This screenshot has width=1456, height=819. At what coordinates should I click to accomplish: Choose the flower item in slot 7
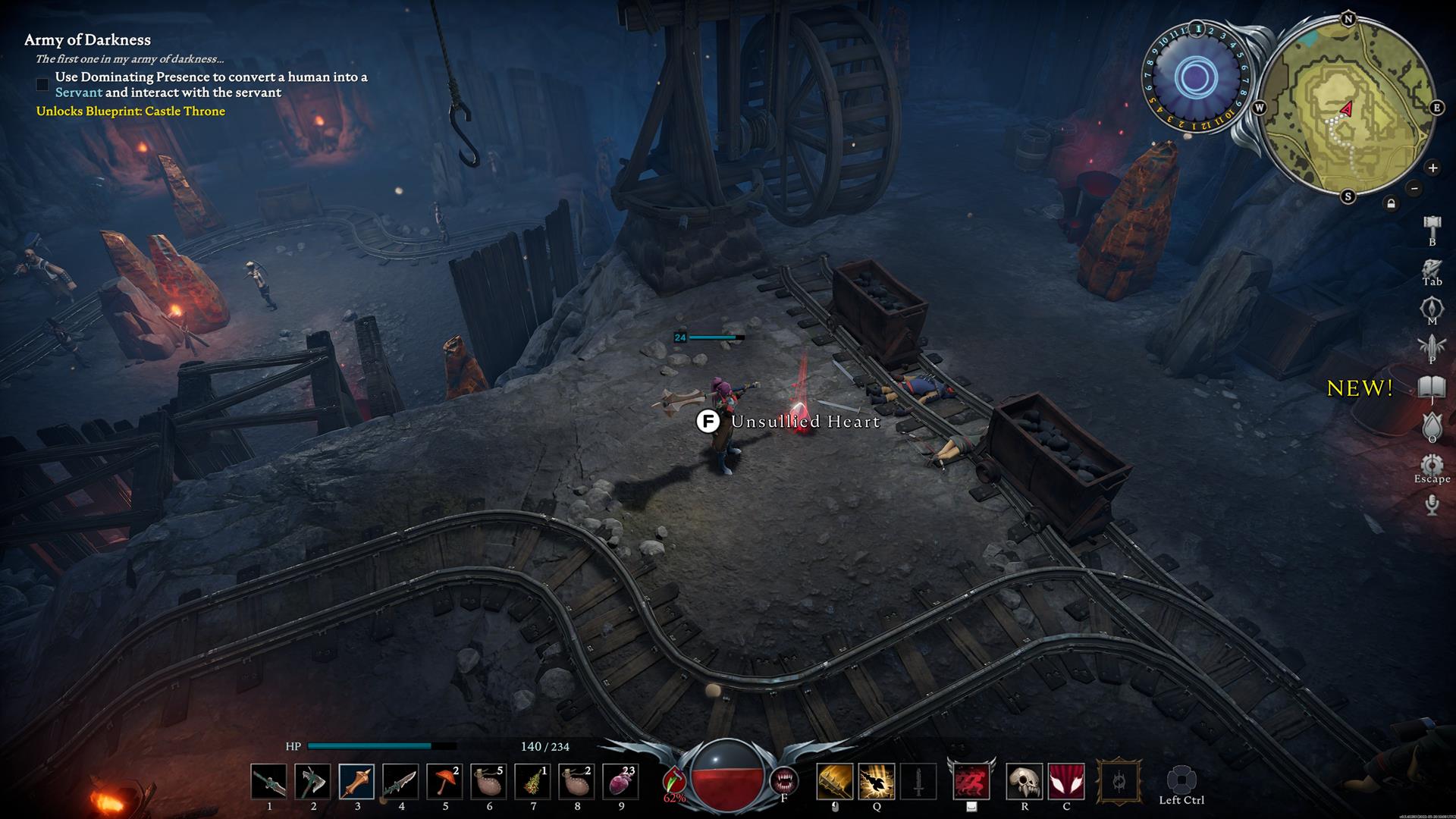coord(532,782)
